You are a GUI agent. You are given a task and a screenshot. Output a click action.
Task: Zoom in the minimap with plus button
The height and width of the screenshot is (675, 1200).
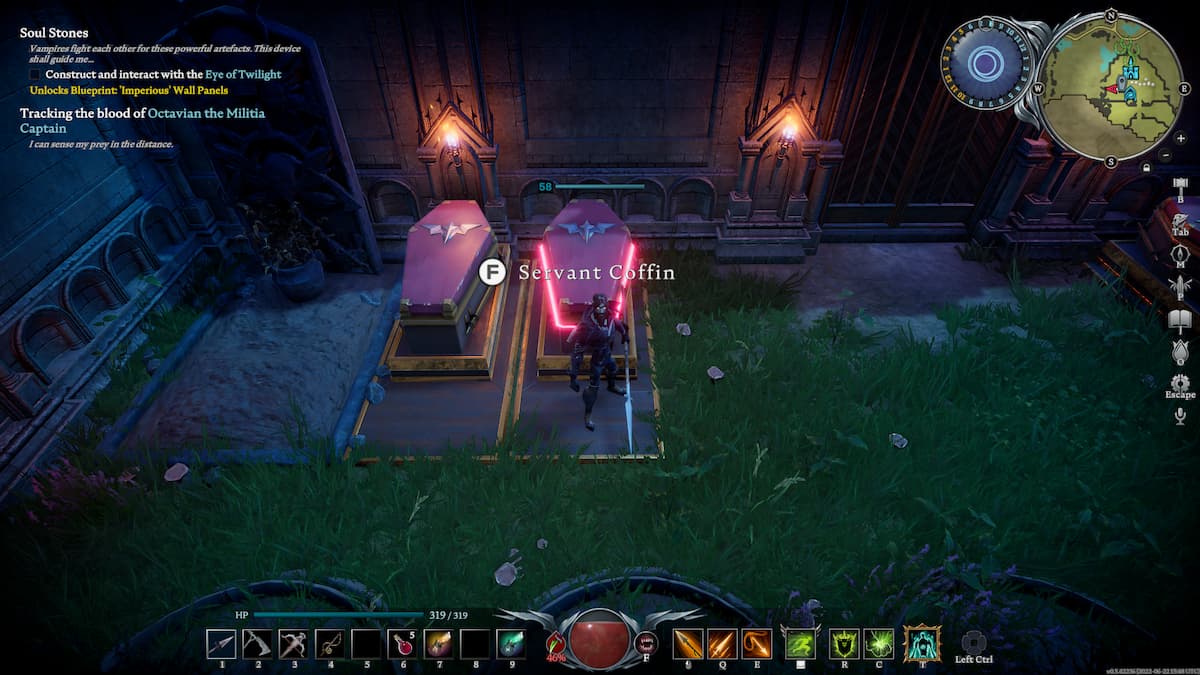(1166, 138)
